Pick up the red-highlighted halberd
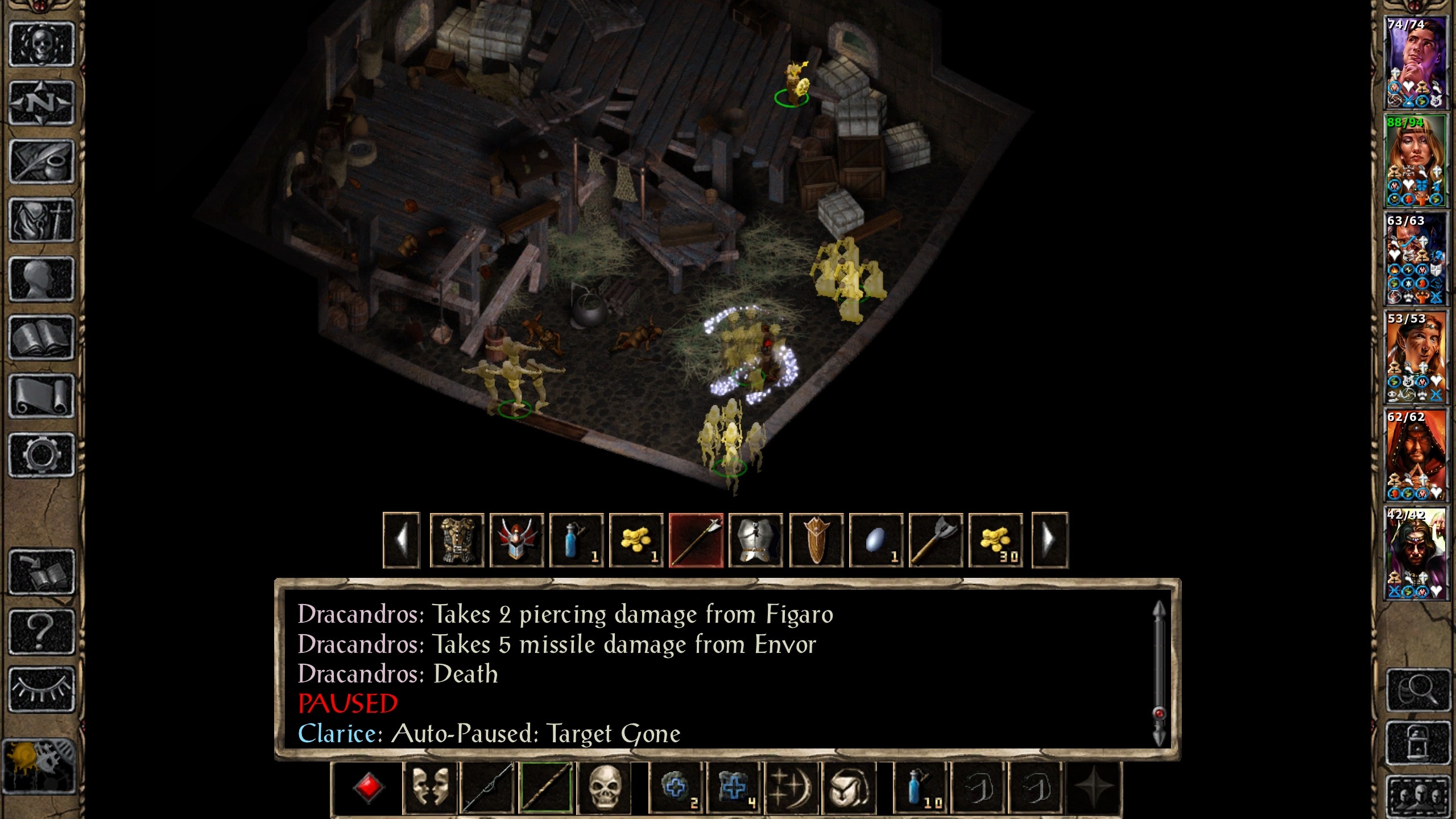1456x819 pixels. (x=696, y=540)
